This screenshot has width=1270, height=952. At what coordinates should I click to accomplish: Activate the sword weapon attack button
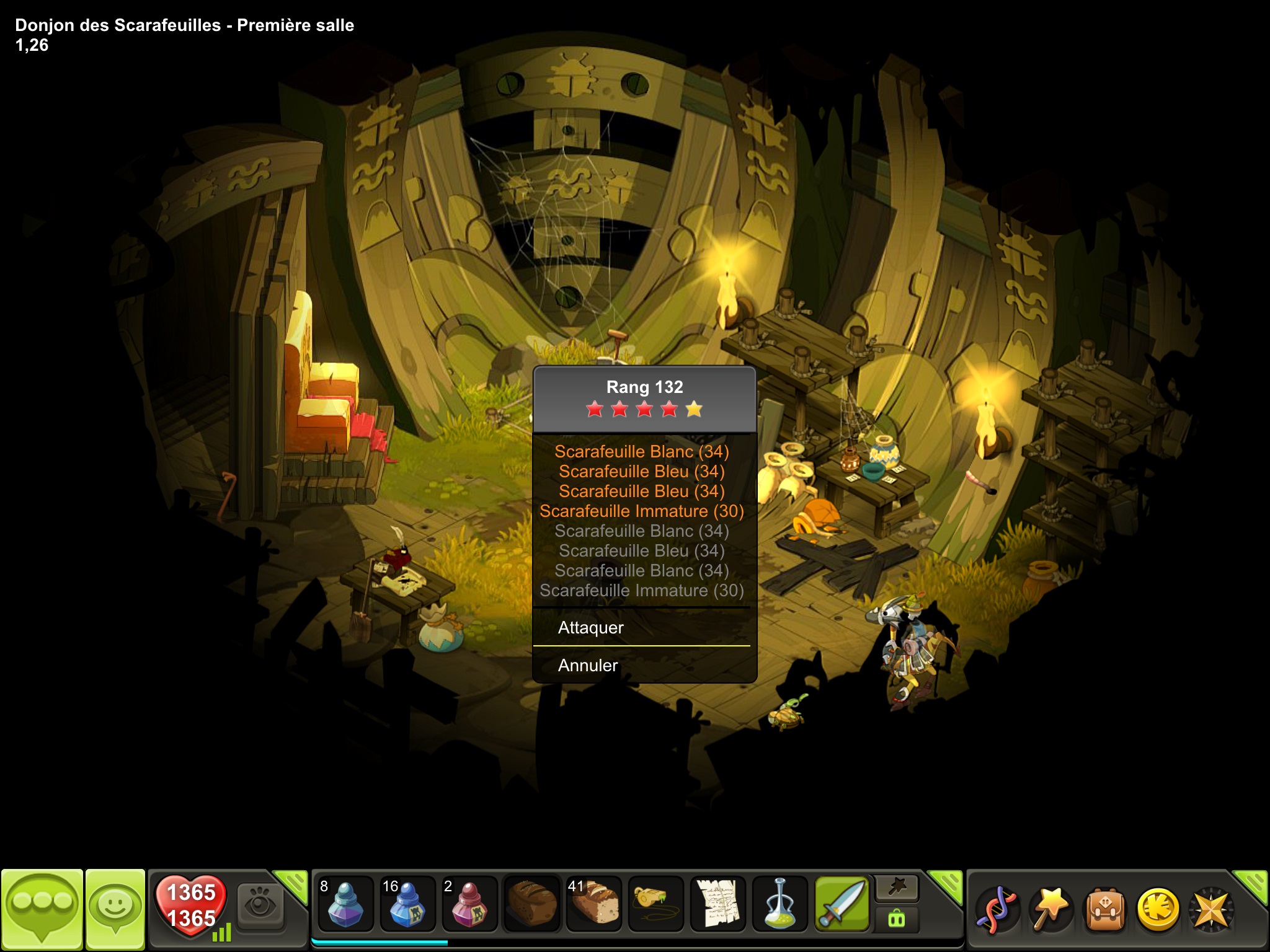[841, 905]
